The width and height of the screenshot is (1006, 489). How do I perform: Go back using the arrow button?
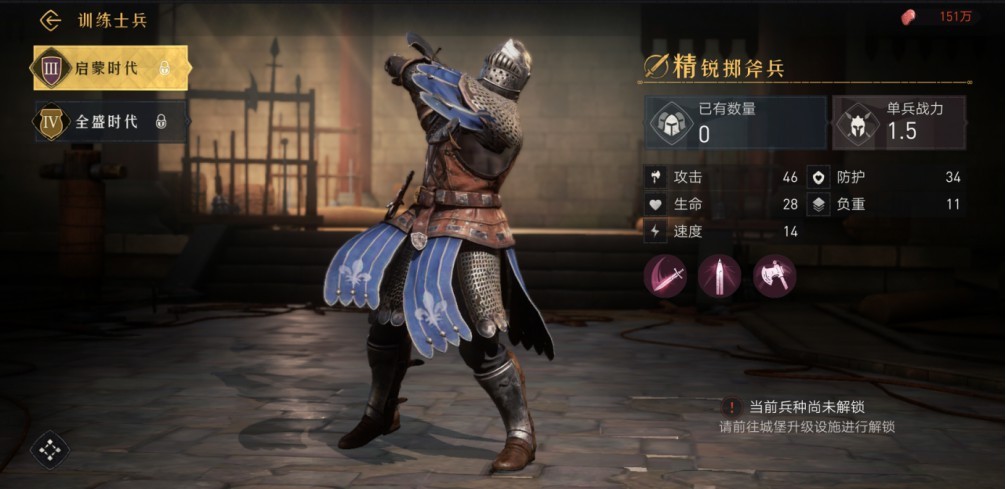50,20
